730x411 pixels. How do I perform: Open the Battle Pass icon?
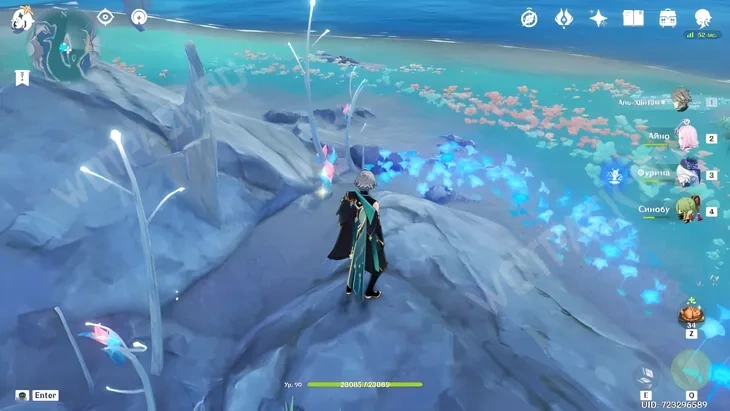point(563,18)
